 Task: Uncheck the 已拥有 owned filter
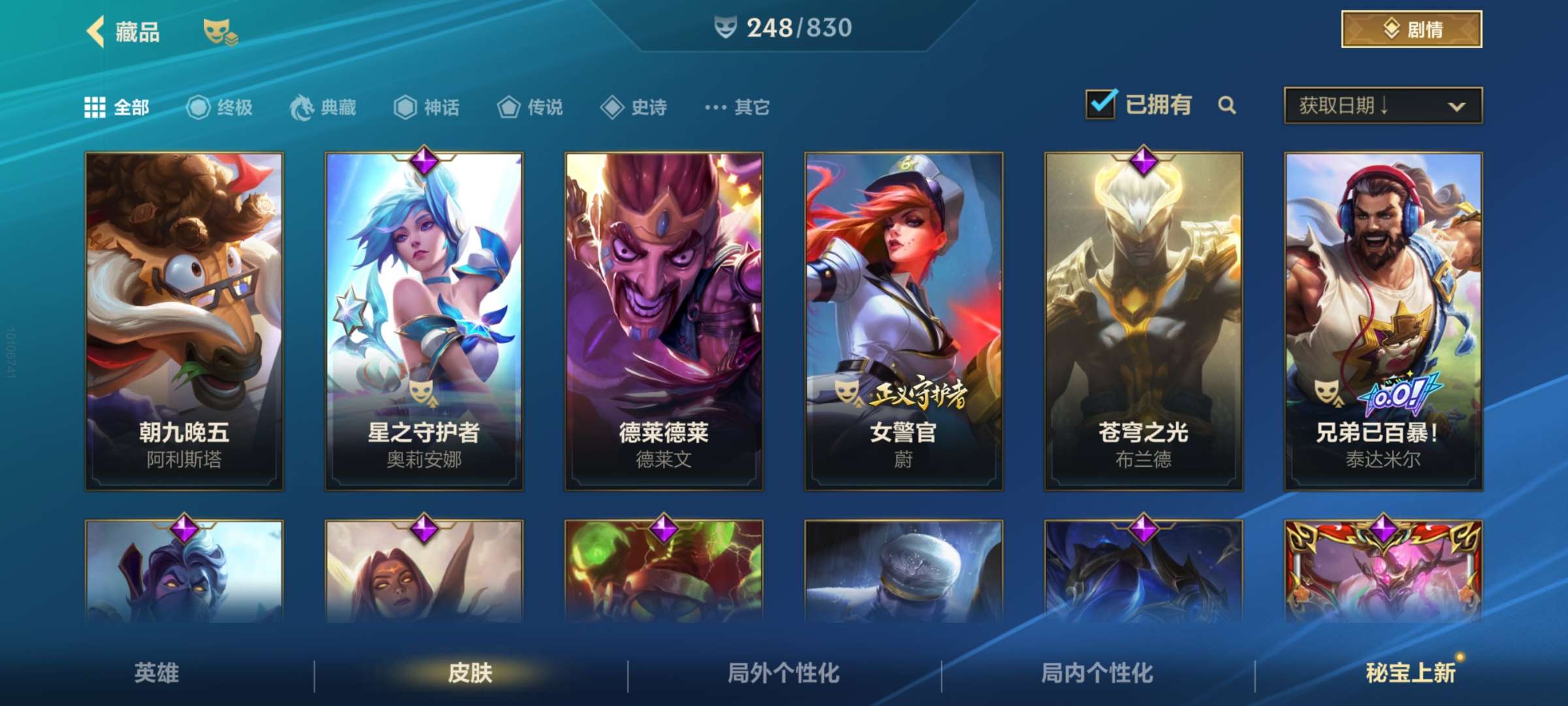(1100, 104)
